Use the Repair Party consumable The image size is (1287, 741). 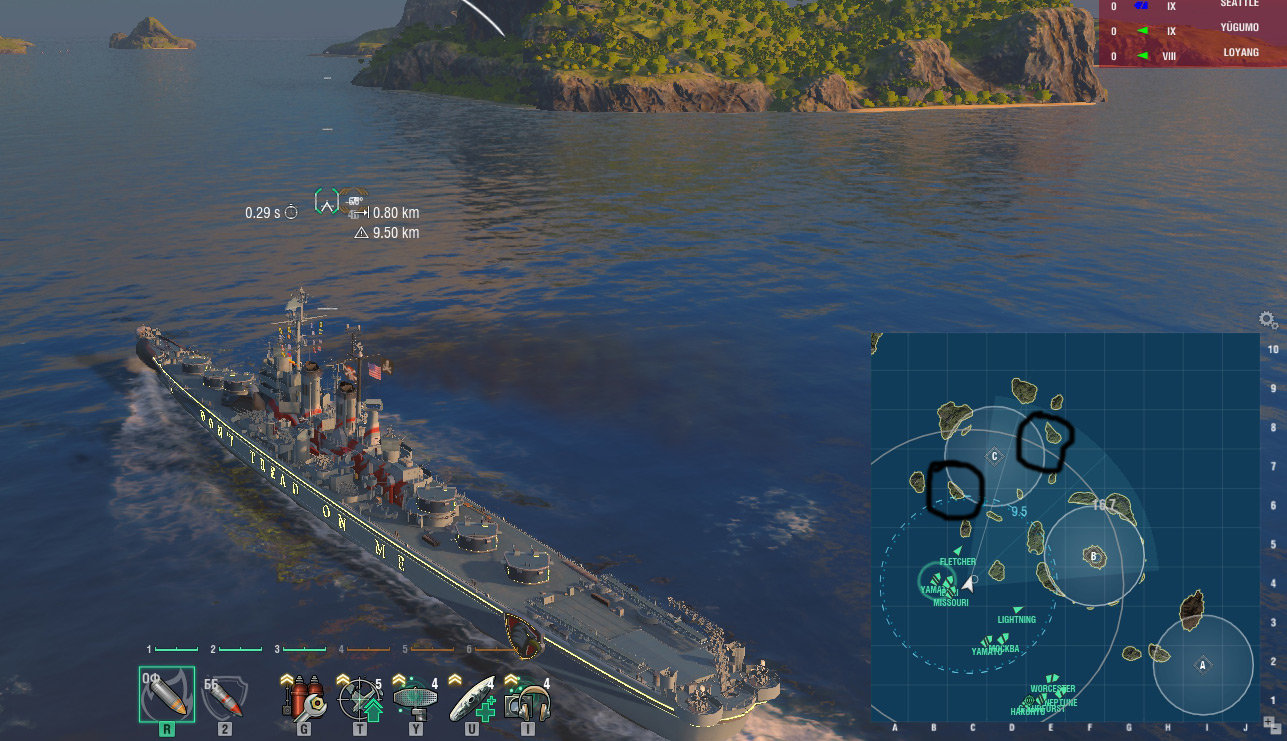(471, 697)
